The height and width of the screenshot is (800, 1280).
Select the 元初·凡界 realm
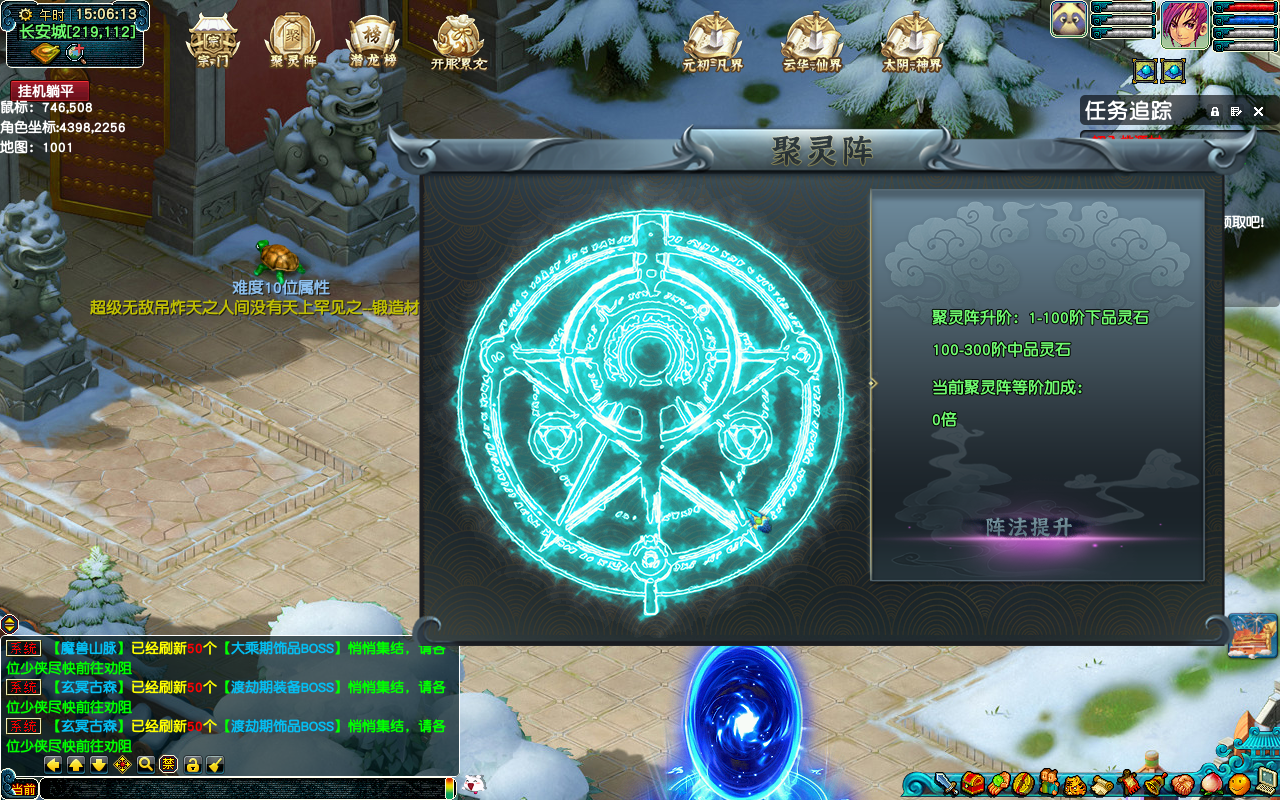point(712,40)
